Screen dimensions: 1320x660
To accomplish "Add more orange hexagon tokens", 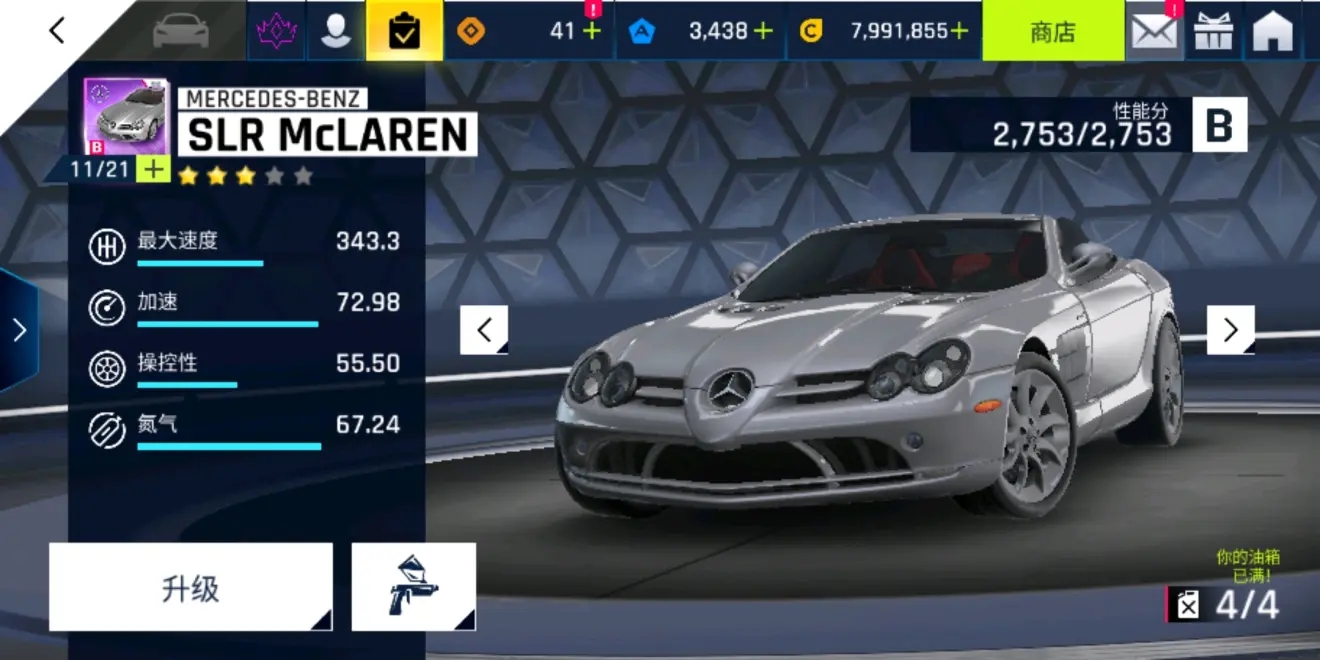I will (x=592, y=31).
